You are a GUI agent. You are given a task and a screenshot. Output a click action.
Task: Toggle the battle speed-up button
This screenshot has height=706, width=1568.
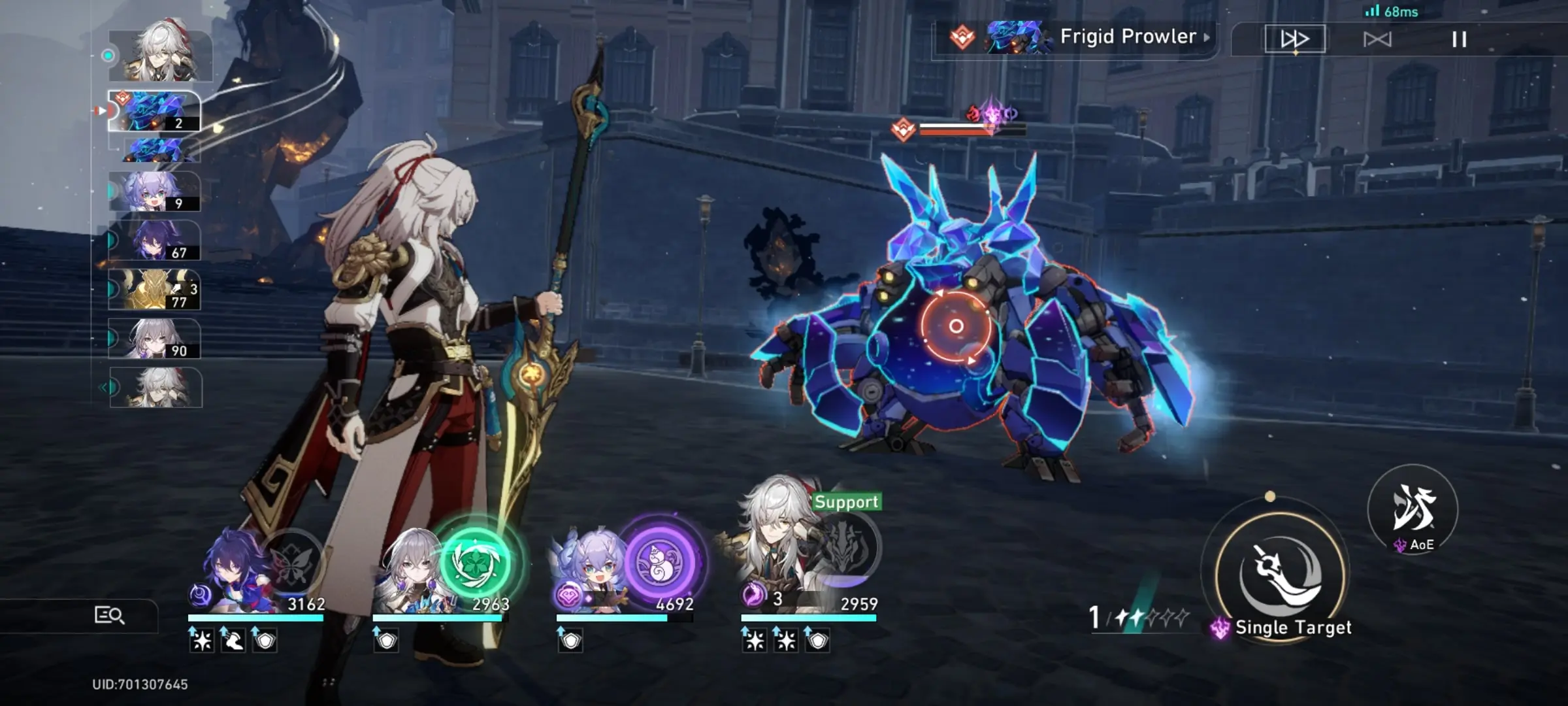tap(1294, 39)
